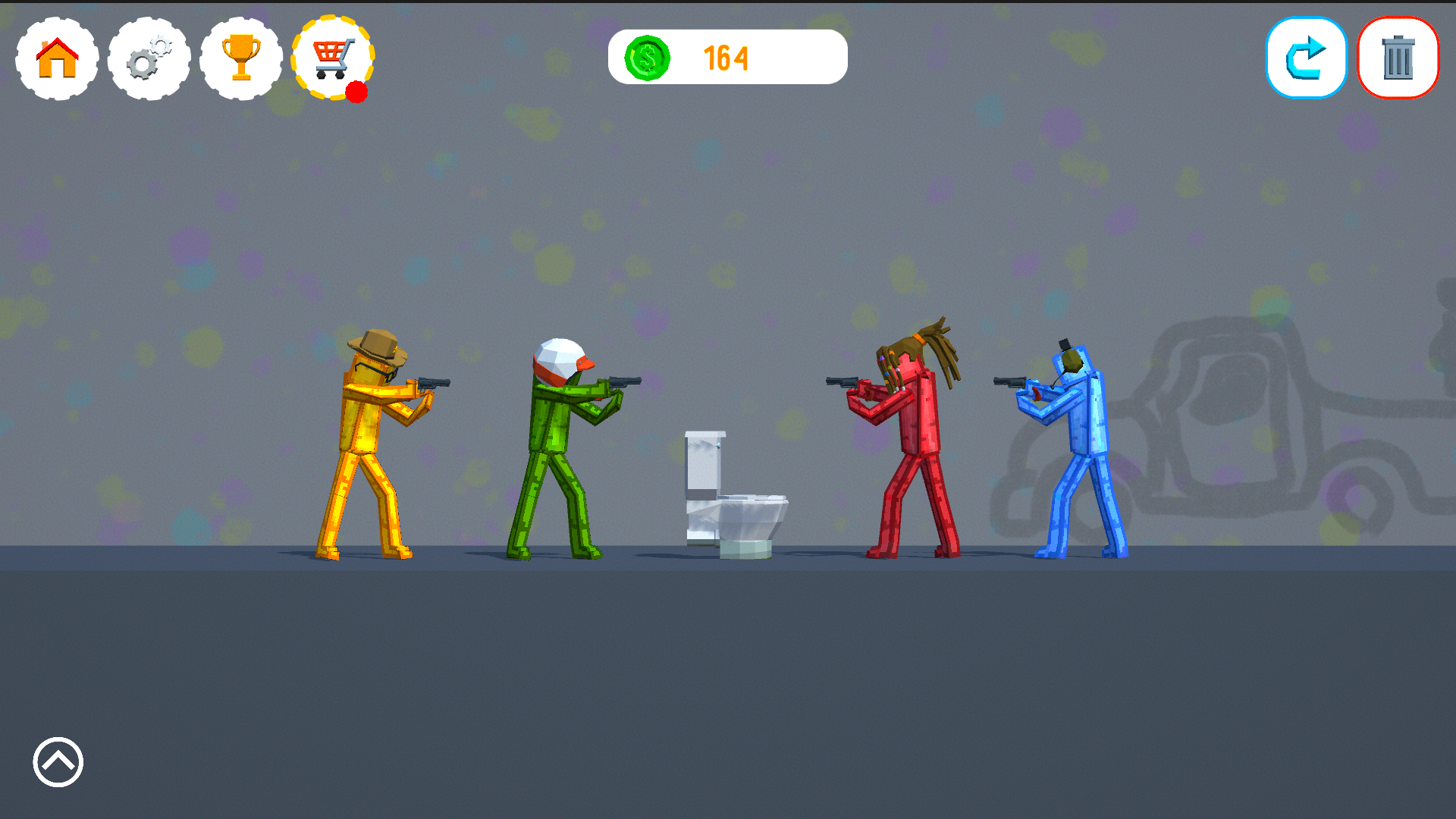The width and height of the screenshot is (1456, 819).
Task: Click the coin counter showing 164
Action: [726, 56]
